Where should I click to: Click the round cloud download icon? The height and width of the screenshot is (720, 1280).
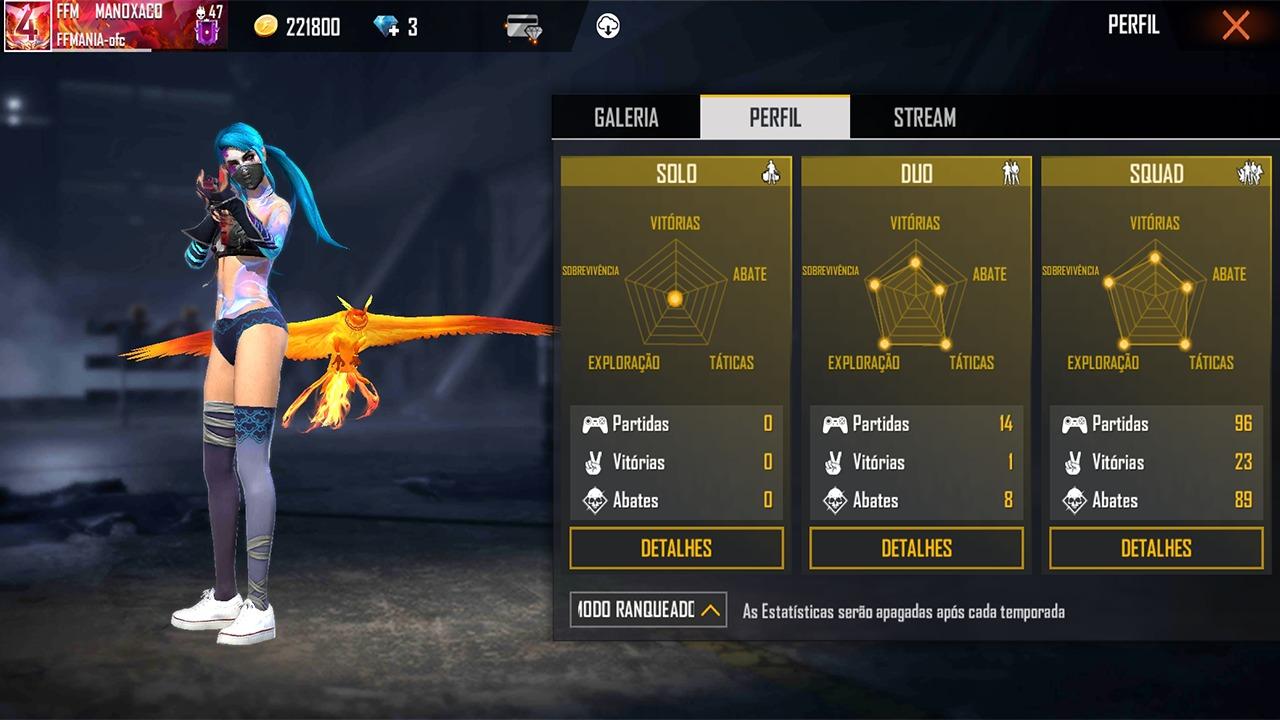coord(607,27)
